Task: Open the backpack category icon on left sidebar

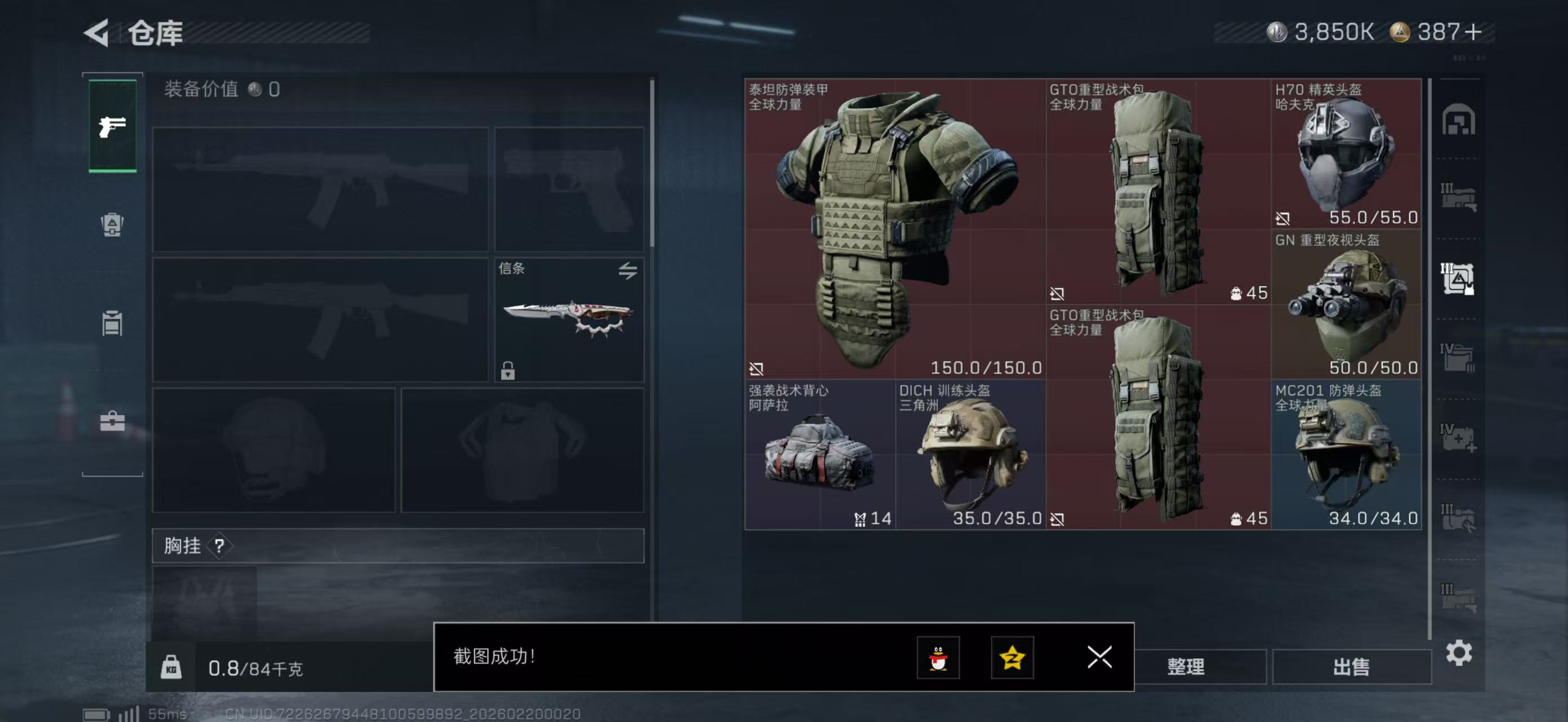Action: [113, 323]
